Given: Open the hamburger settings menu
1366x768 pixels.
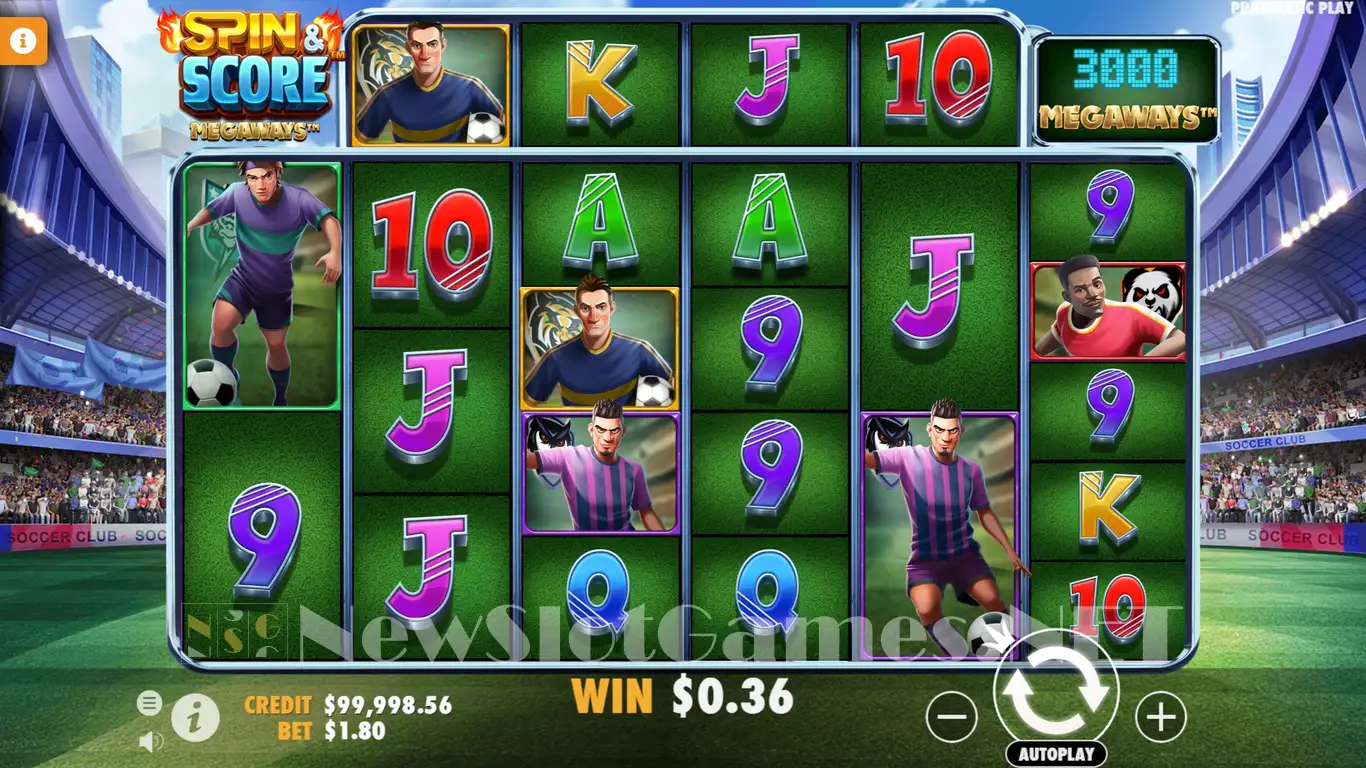Looking at the screenshot, I should (149, 703).
